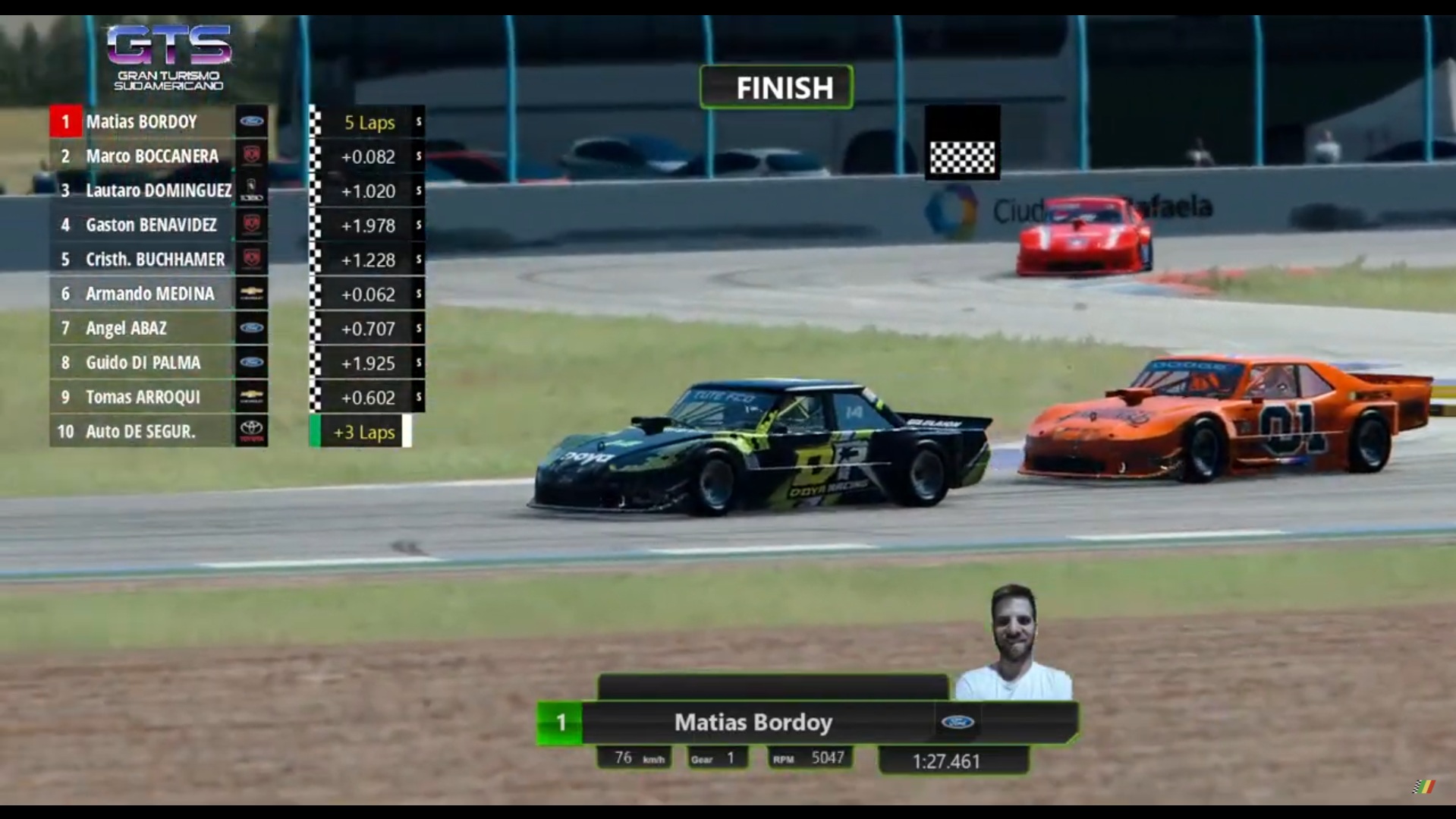Click the Matias Bordoy driver name banner
This screenshot has width=1456, height=819.
click(x=753, y=722)
